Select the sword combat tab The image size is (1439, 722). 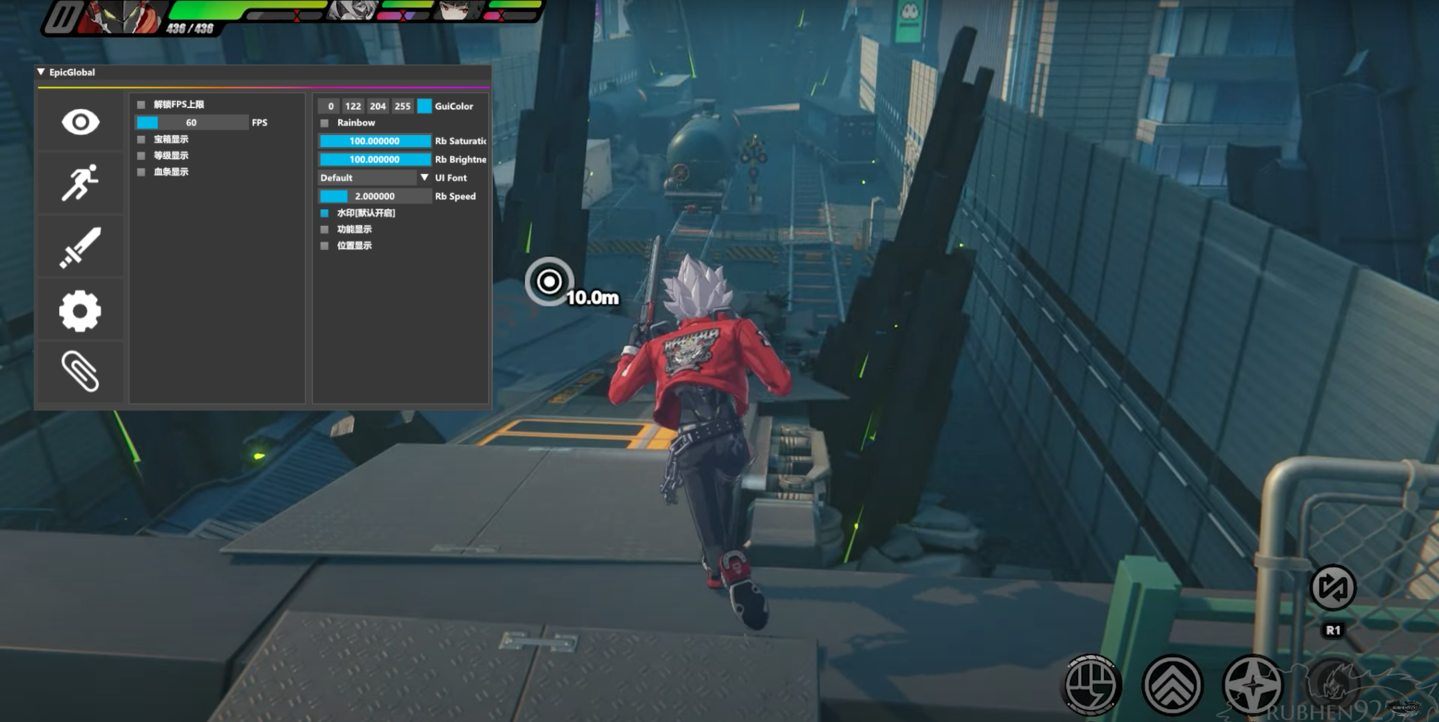click(80, 247)
